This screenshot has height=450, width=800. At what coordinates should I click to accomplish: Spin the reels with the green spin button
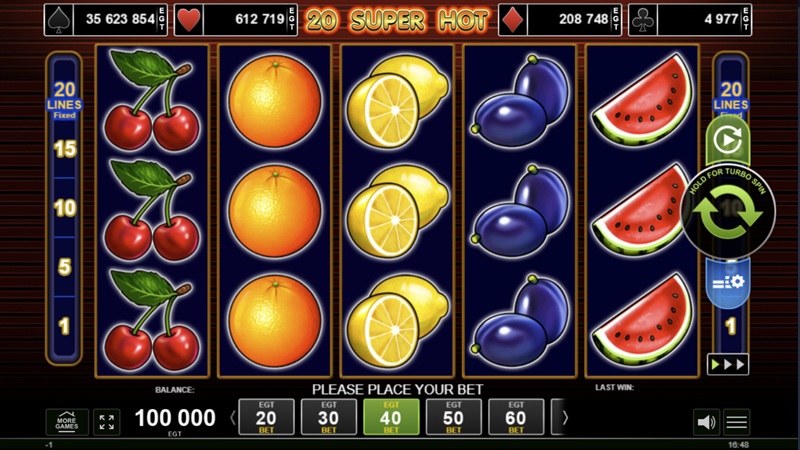[x=728, y=215]
